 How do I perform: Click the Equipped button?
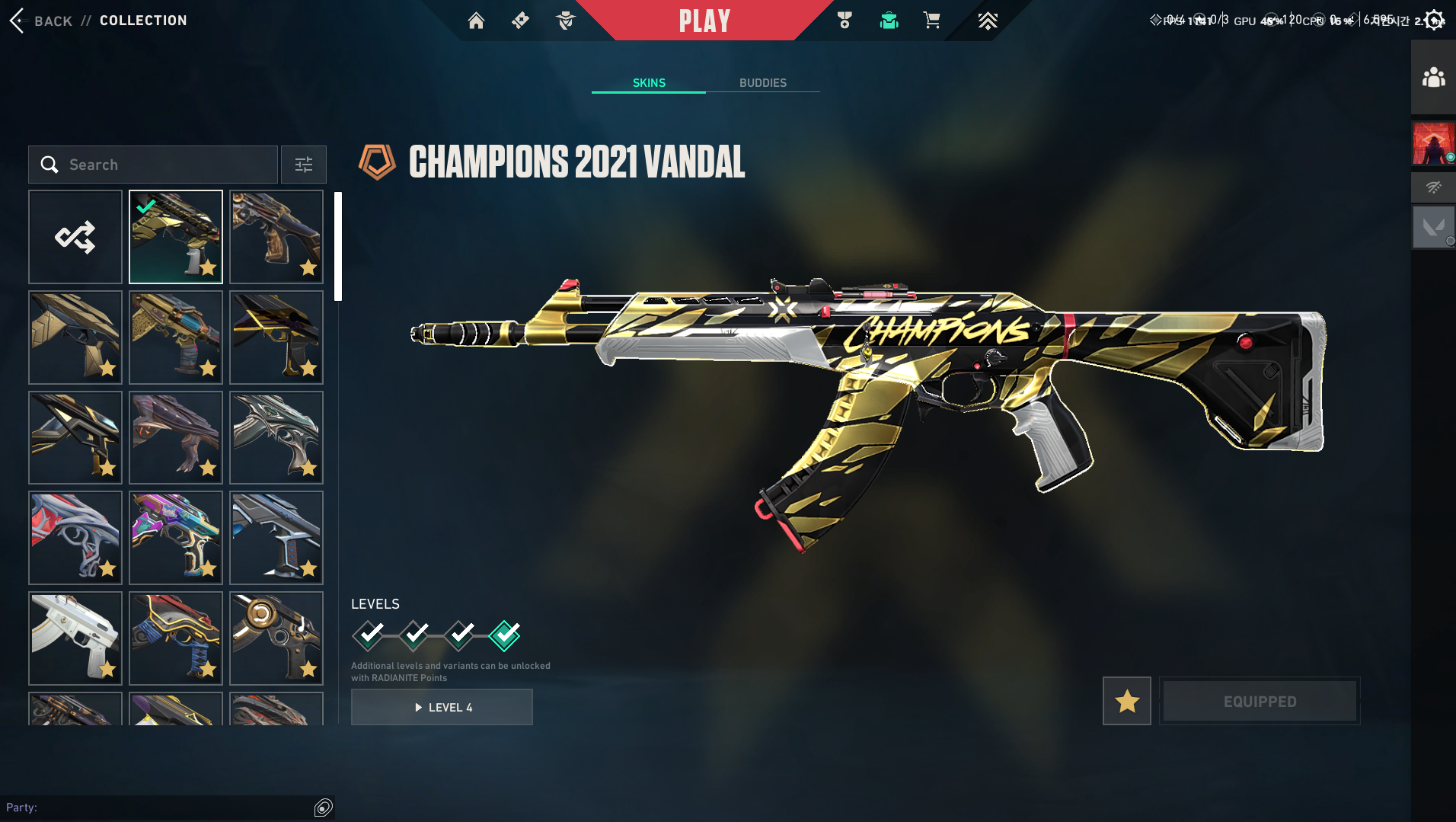point(1260,701)
